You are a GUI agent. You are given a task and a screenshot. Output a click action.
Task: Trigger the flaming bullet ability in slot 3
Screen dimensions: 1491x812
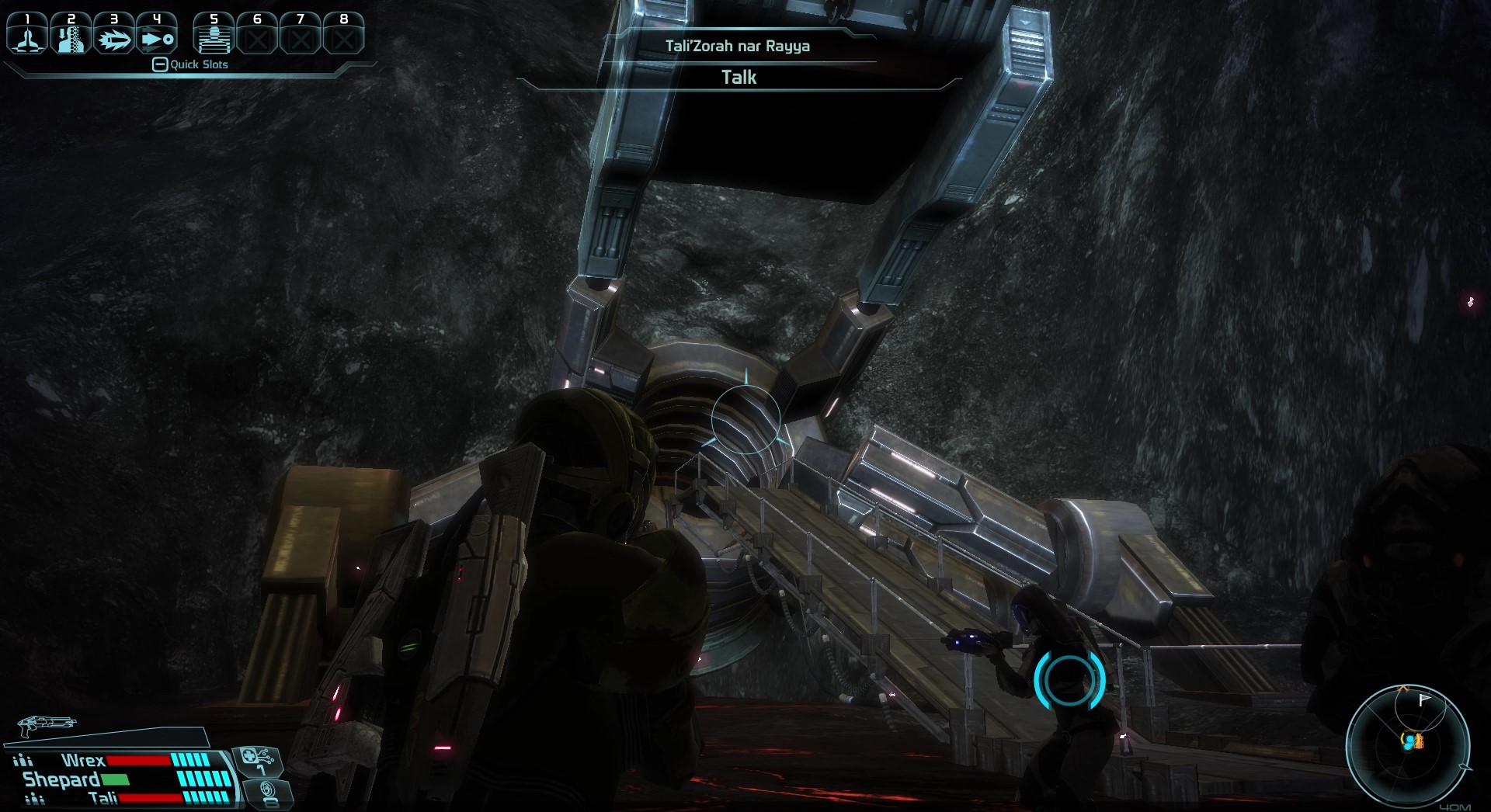pyautogui.click(x=114, y=36)
